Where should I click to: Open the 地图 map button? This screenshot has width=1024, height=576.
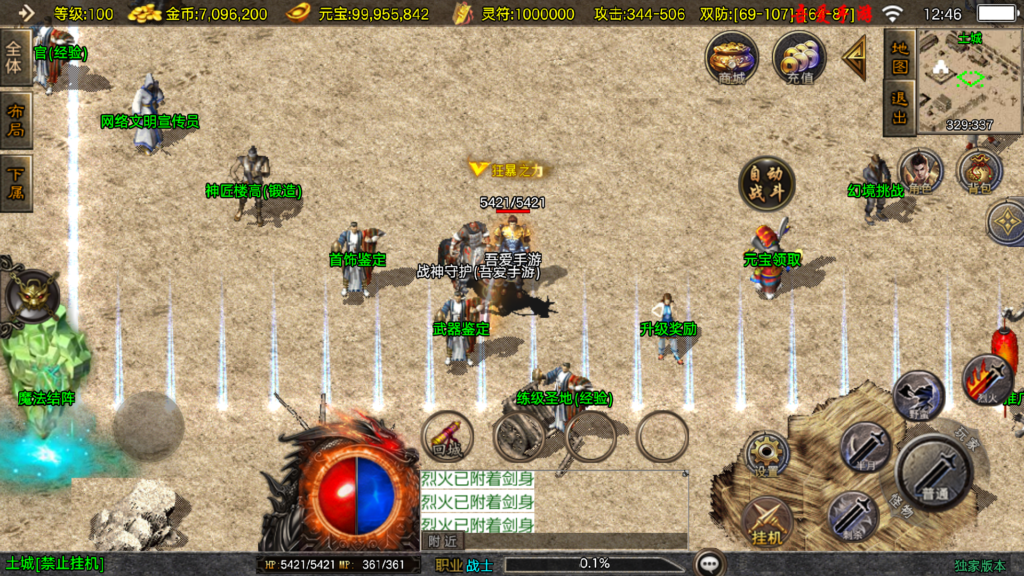900,57
